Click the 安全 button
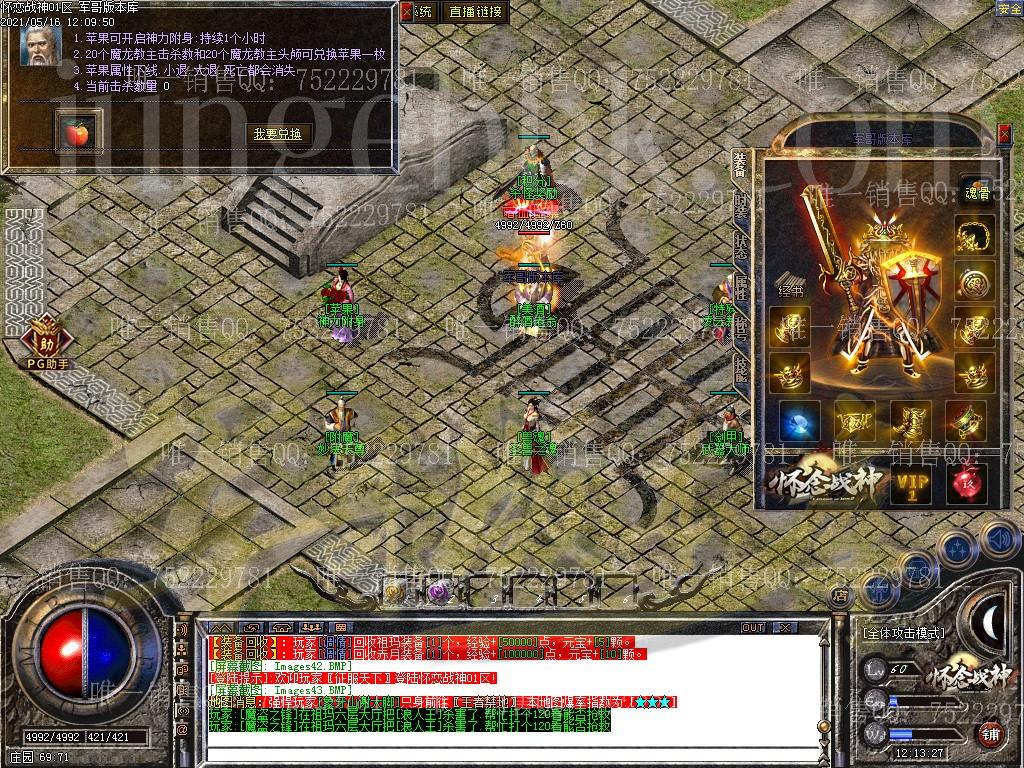This screenshot has height=768, width=1024. pyautogui.click(x=1009, y=9)
